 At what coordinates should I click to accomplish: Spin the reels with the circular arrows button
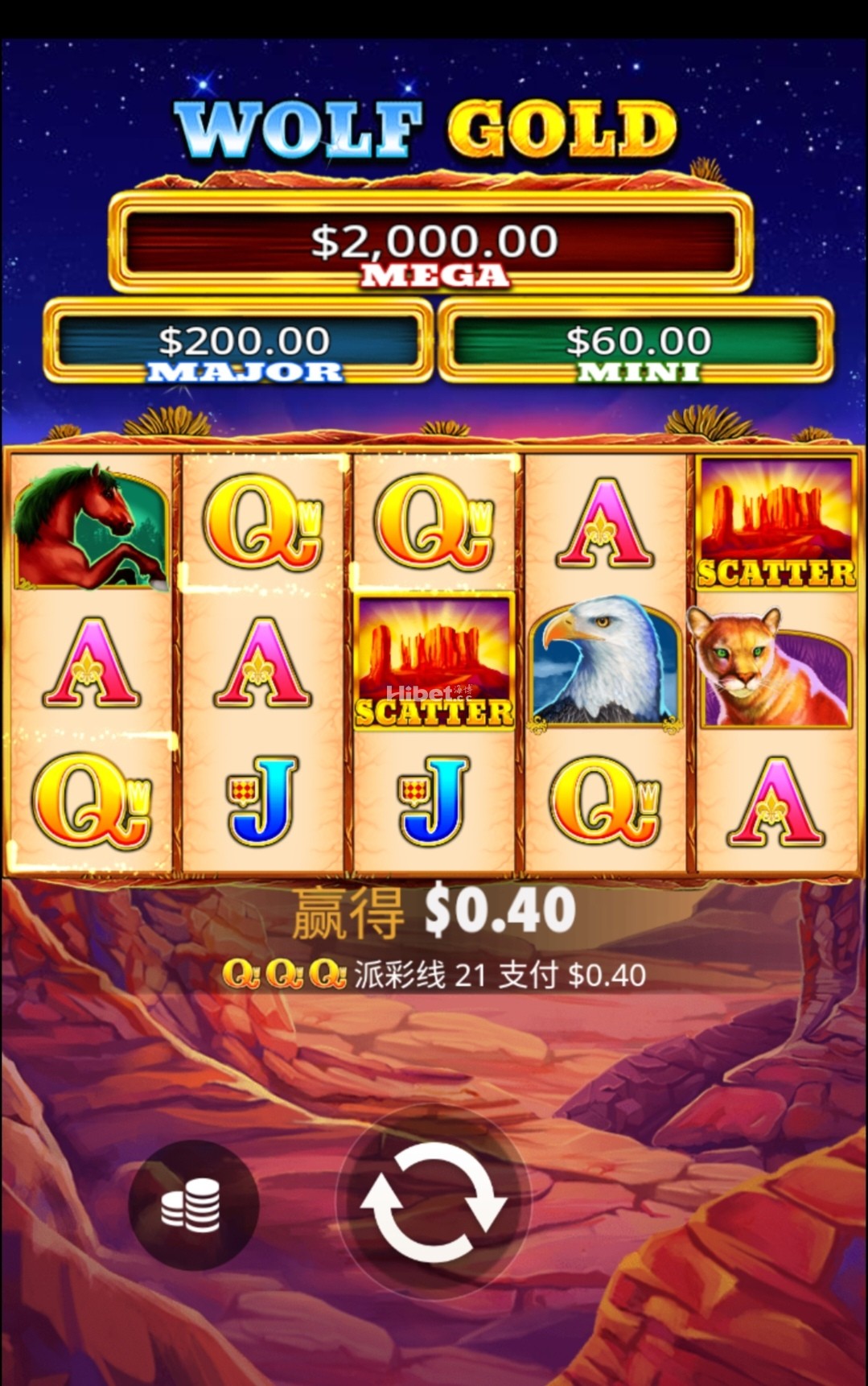pos(433,1202)
